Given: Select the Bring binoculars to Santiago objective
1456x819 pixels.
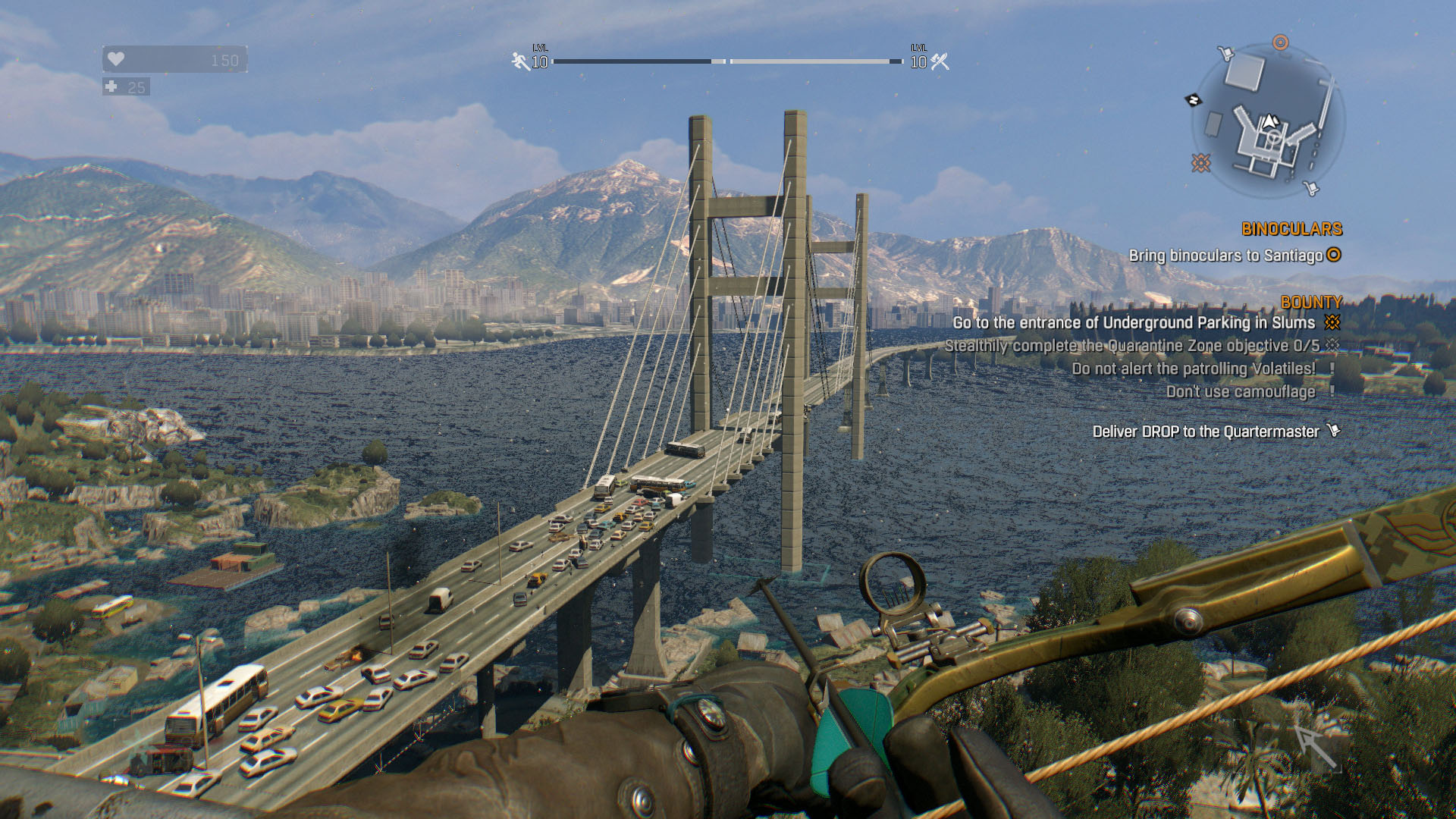Looking at the screenshot, I should click(1225, 256).
